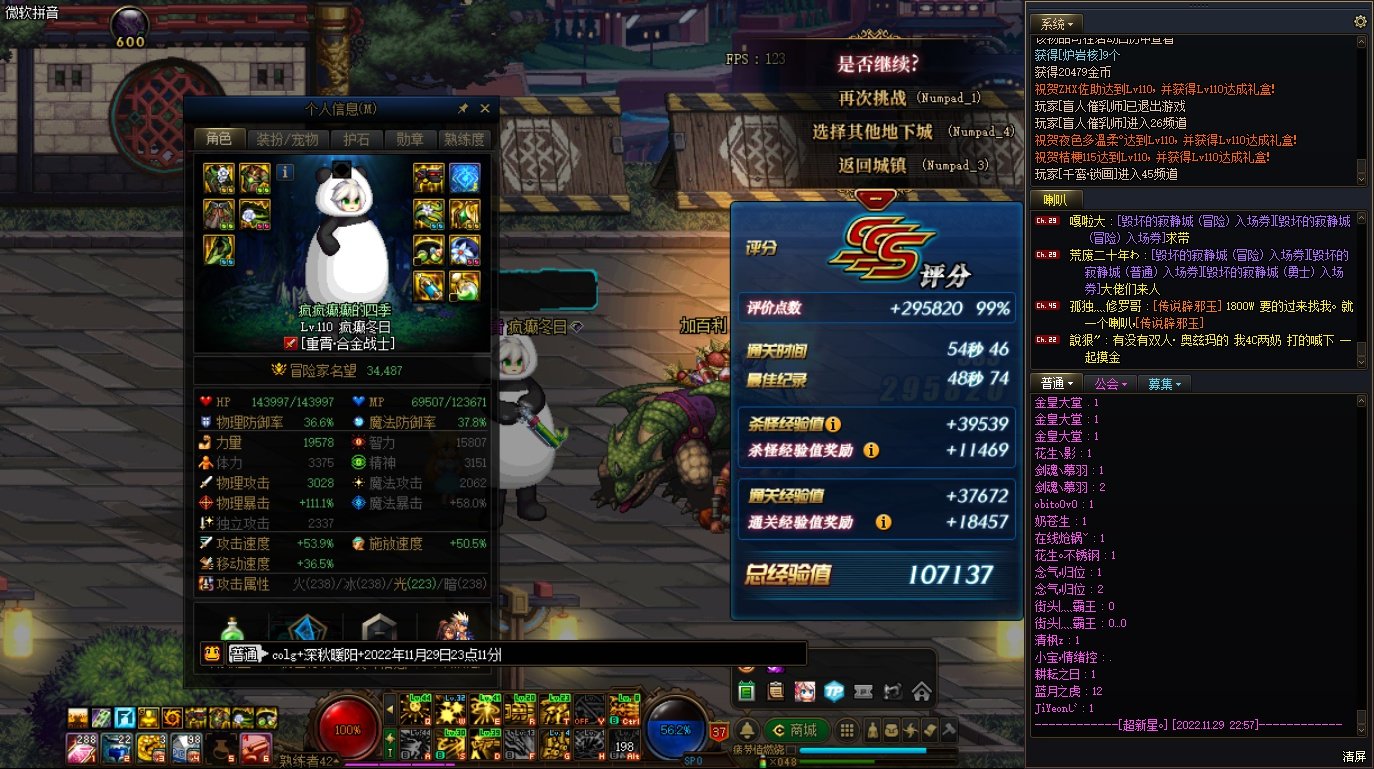1374x769 pixels.
Task: Select the 募集 chat tab
Action: click(x=1164, y=383)
